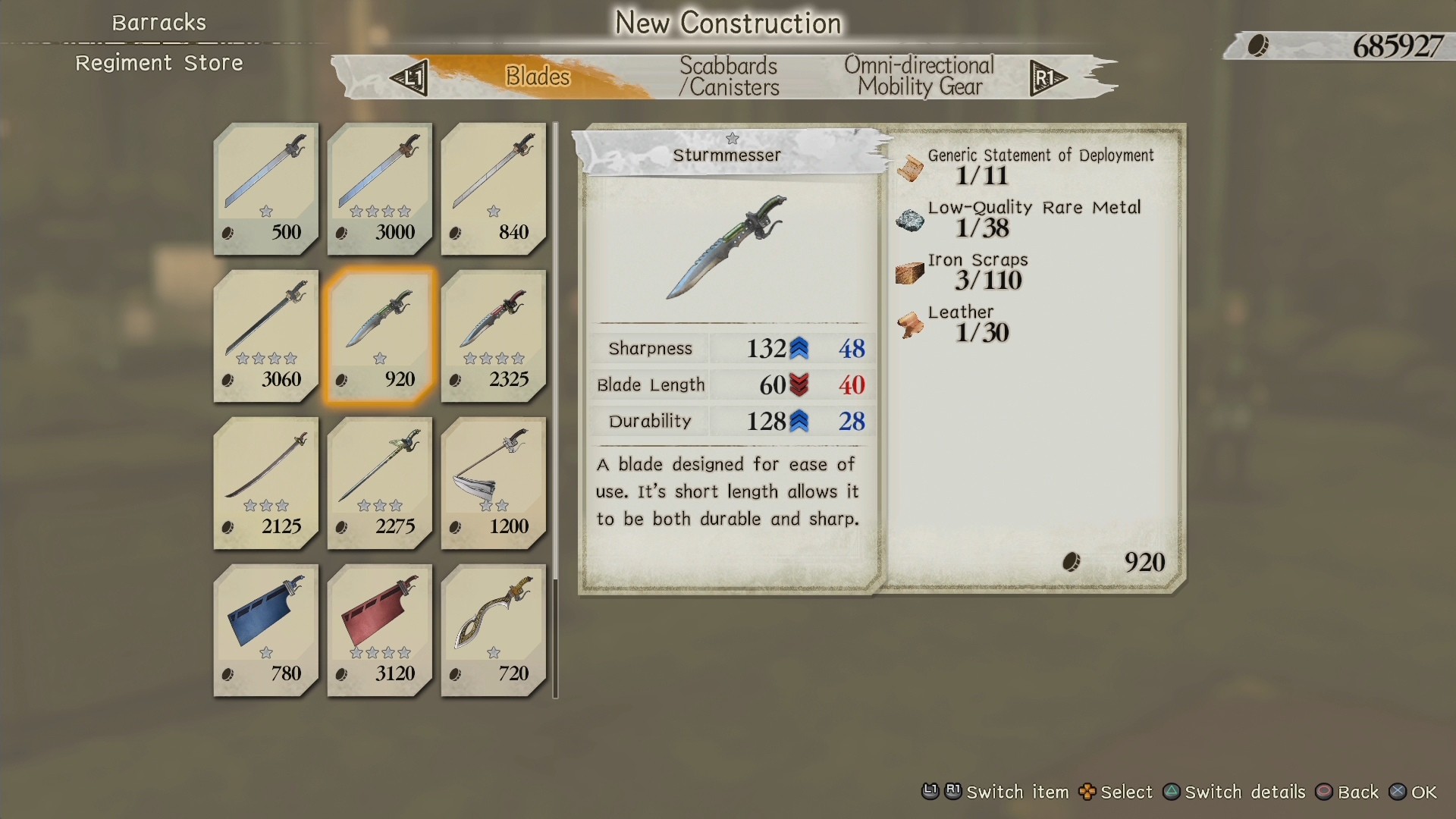Pick the ornate sword costing 2275

pos(380,482)
